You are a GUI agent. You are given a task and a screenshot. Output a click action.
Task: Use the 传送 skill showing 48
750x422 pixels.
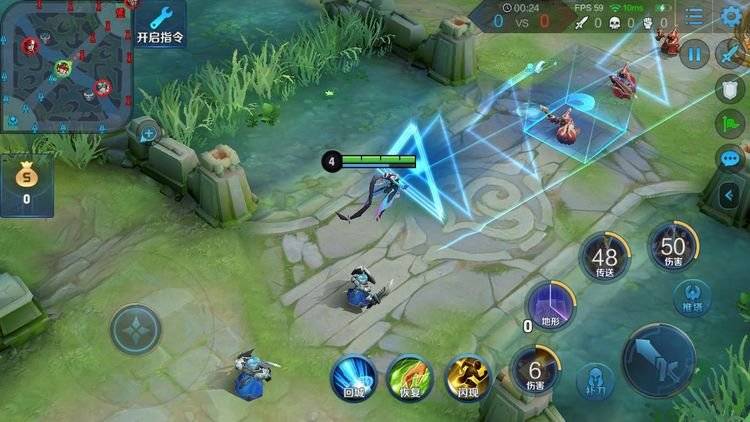(x=605, y=258)
